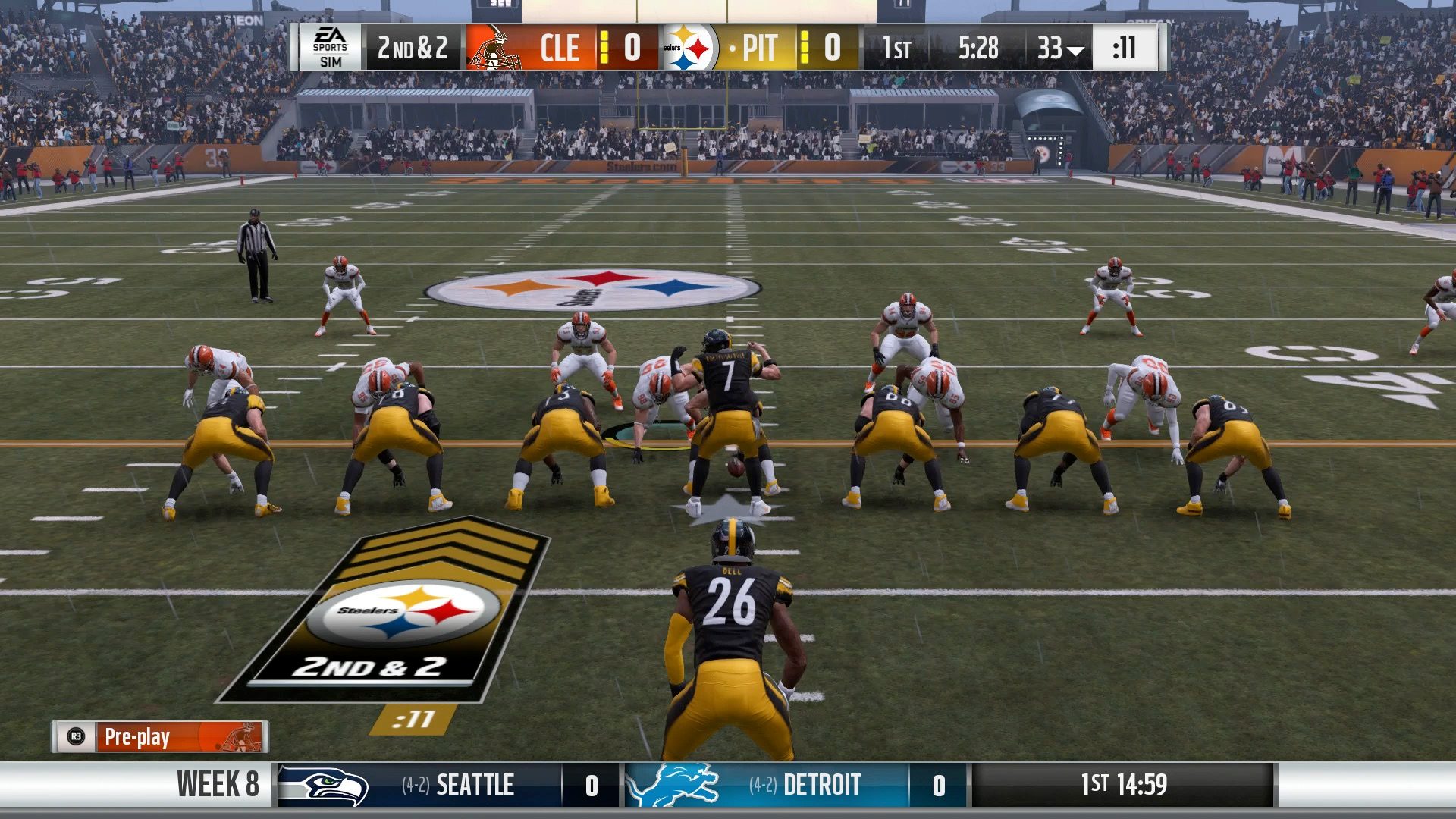Image resolution: width=1456 pixels, height=819 pixels.
Task: Open the Pre-play menu
Action: (x=136, y=736)
